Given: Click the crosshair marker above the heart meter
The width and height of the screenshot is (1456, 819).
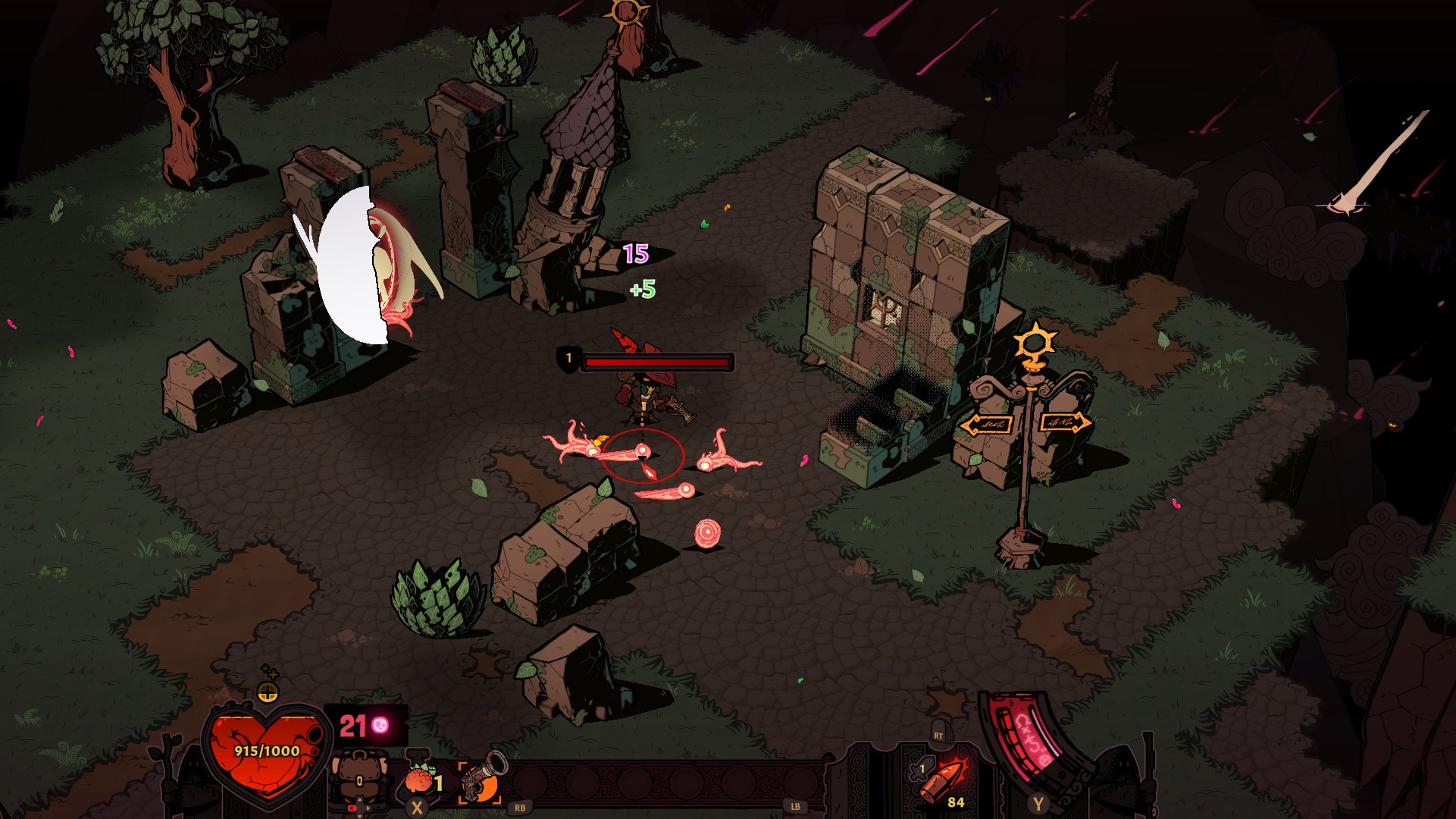Looking at the screenshot, I should (x=268, y=692).
